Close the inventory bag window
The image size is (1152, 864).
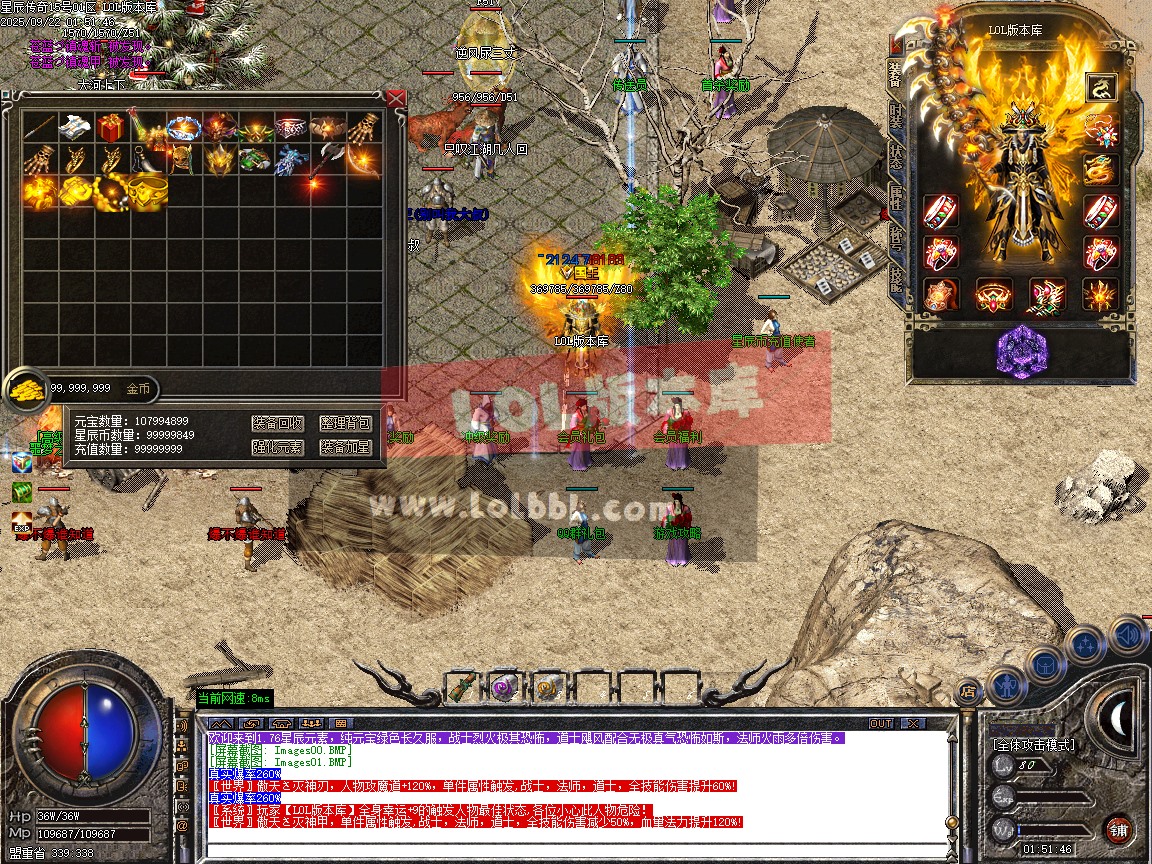[x=396, y=99]
